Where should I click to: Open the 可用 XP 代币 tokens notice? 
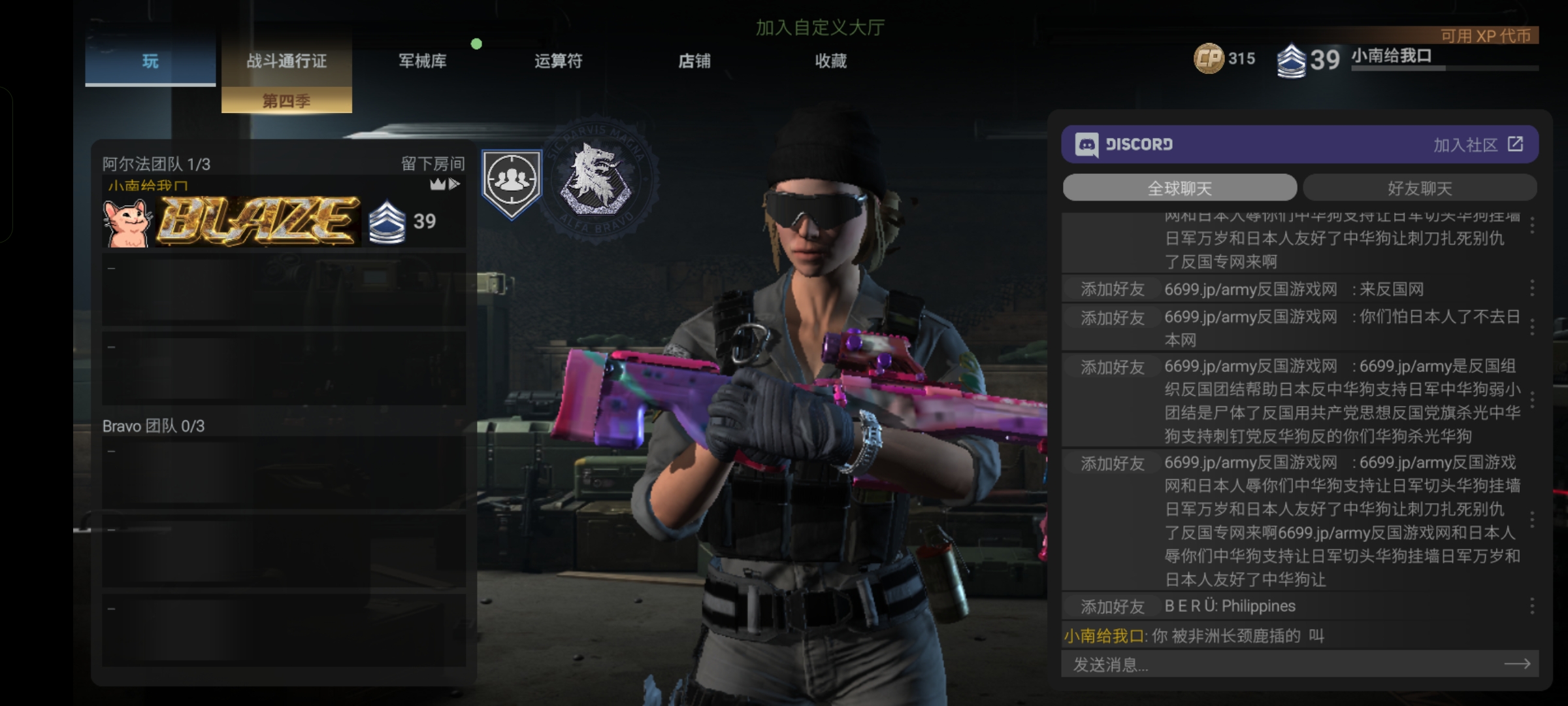1485,36
